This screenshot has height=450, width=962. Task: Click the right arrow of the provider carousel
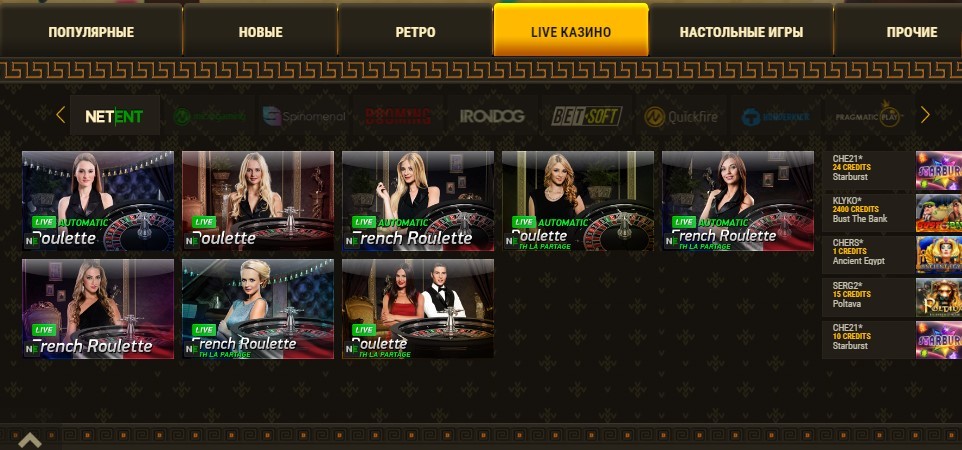(925, 115)
